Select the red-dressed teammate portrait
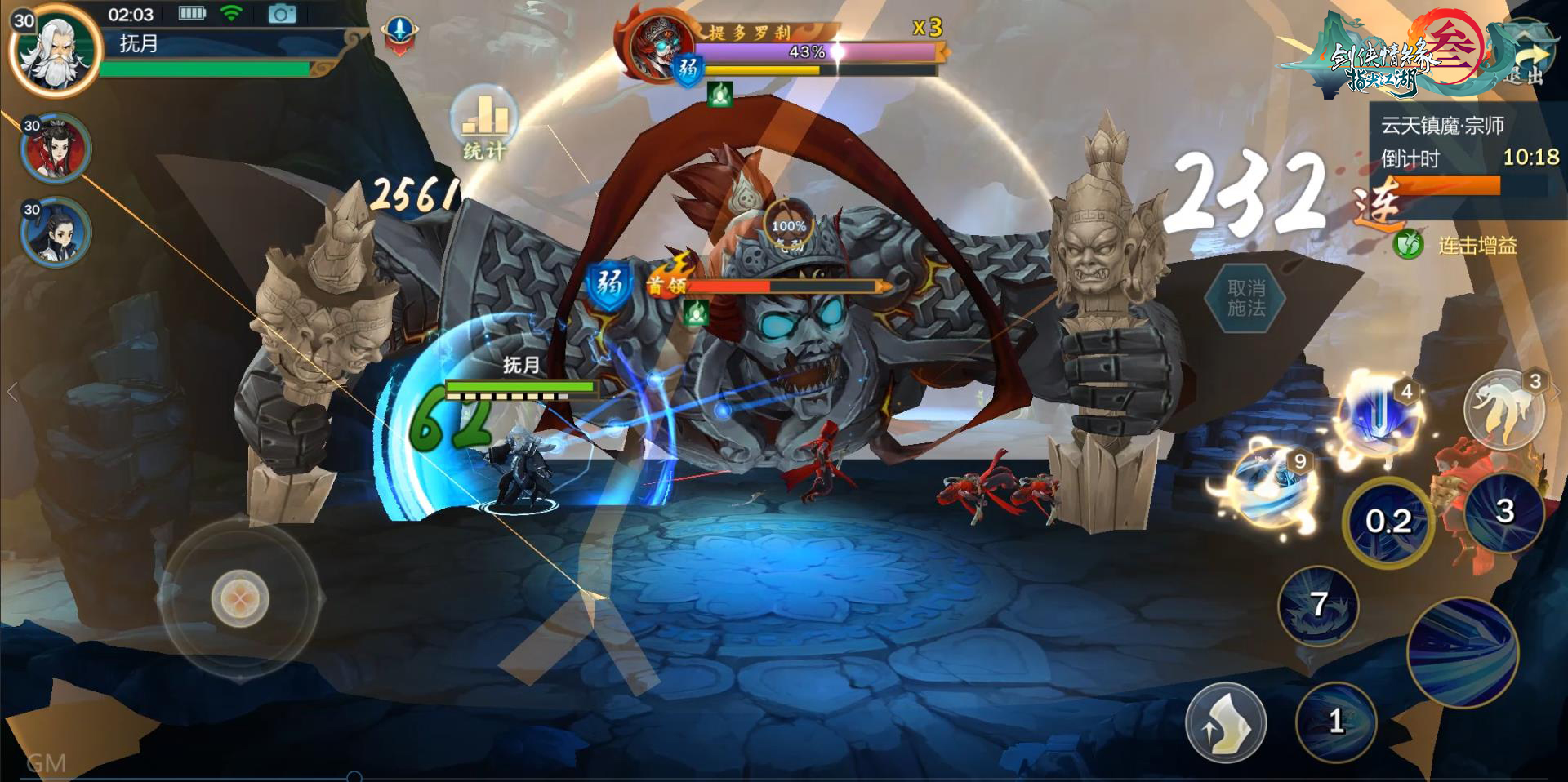The width and height of the screenshot is (1568, 782). tap(56, 149)
